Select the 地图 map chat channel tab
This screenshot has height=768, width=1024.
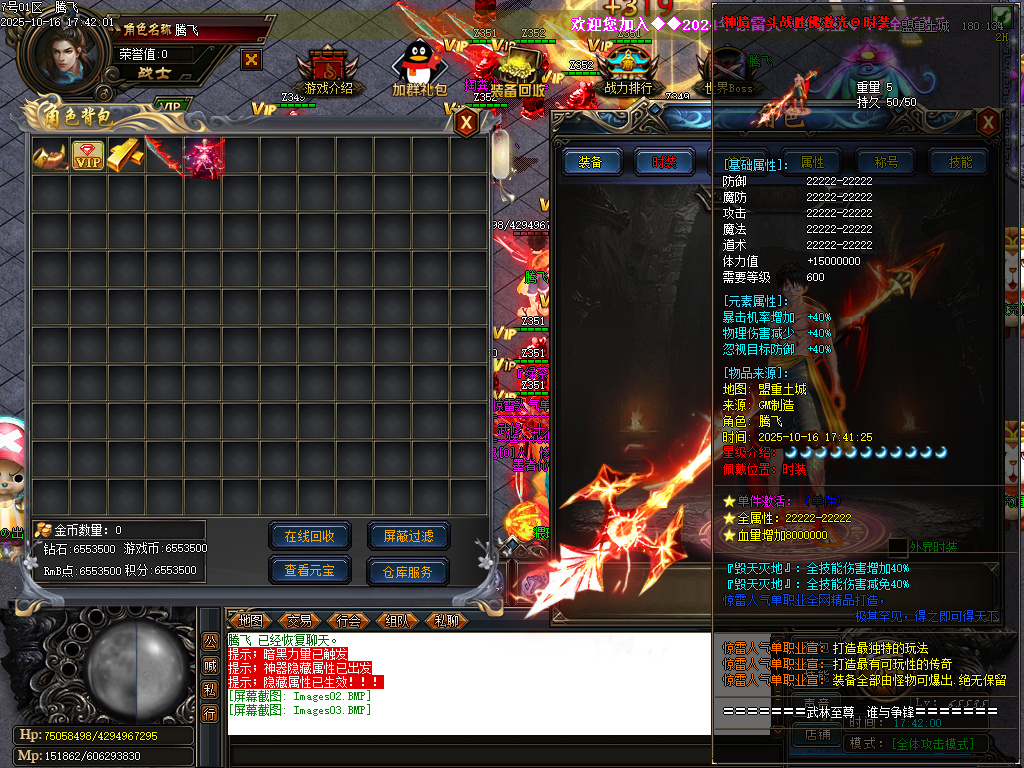[250, 620]
